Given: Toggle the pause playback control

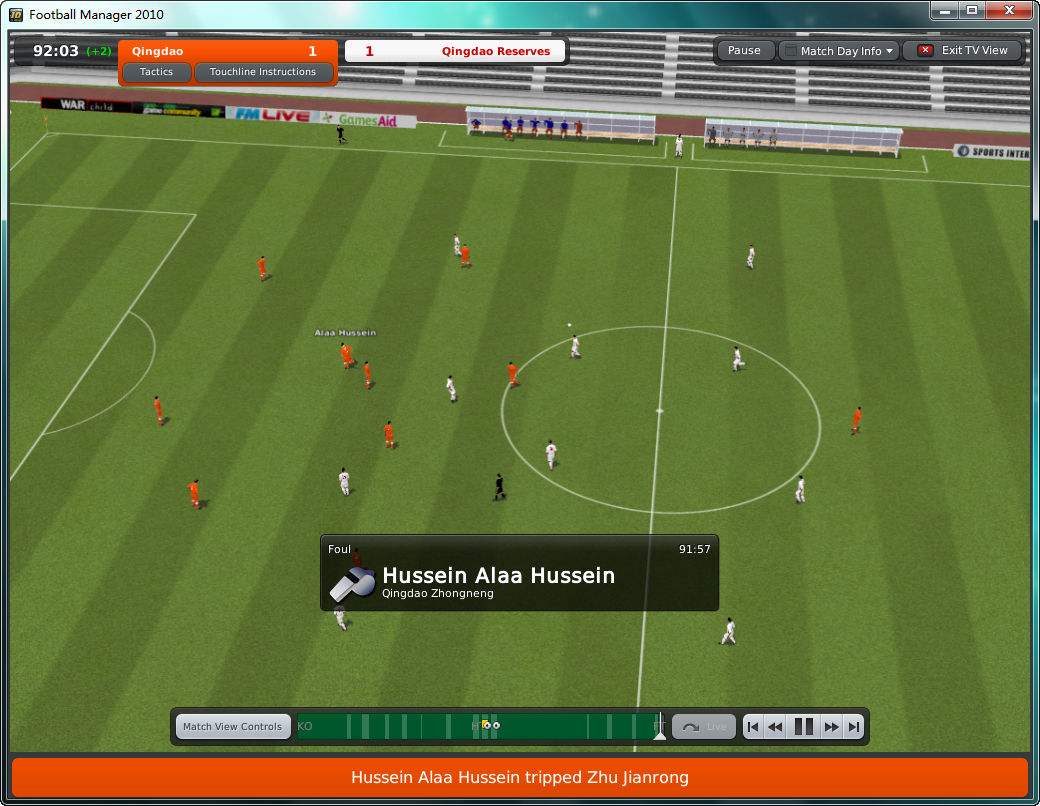Looking at the screenshot, I should tap(803, 727).
